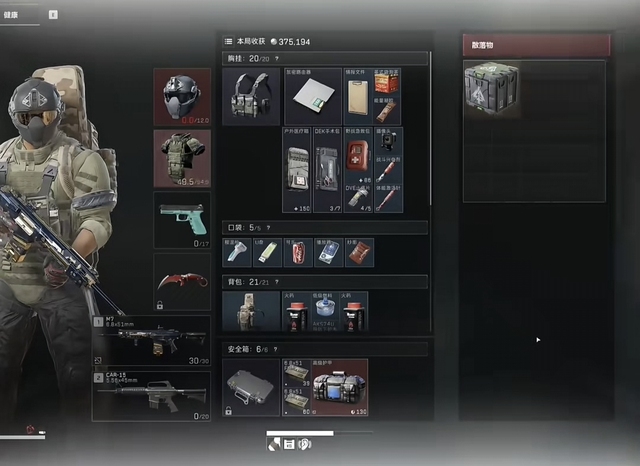Pick the USB drive in pockets
Viewport: 640px width, 466px height.
(265, 253)
